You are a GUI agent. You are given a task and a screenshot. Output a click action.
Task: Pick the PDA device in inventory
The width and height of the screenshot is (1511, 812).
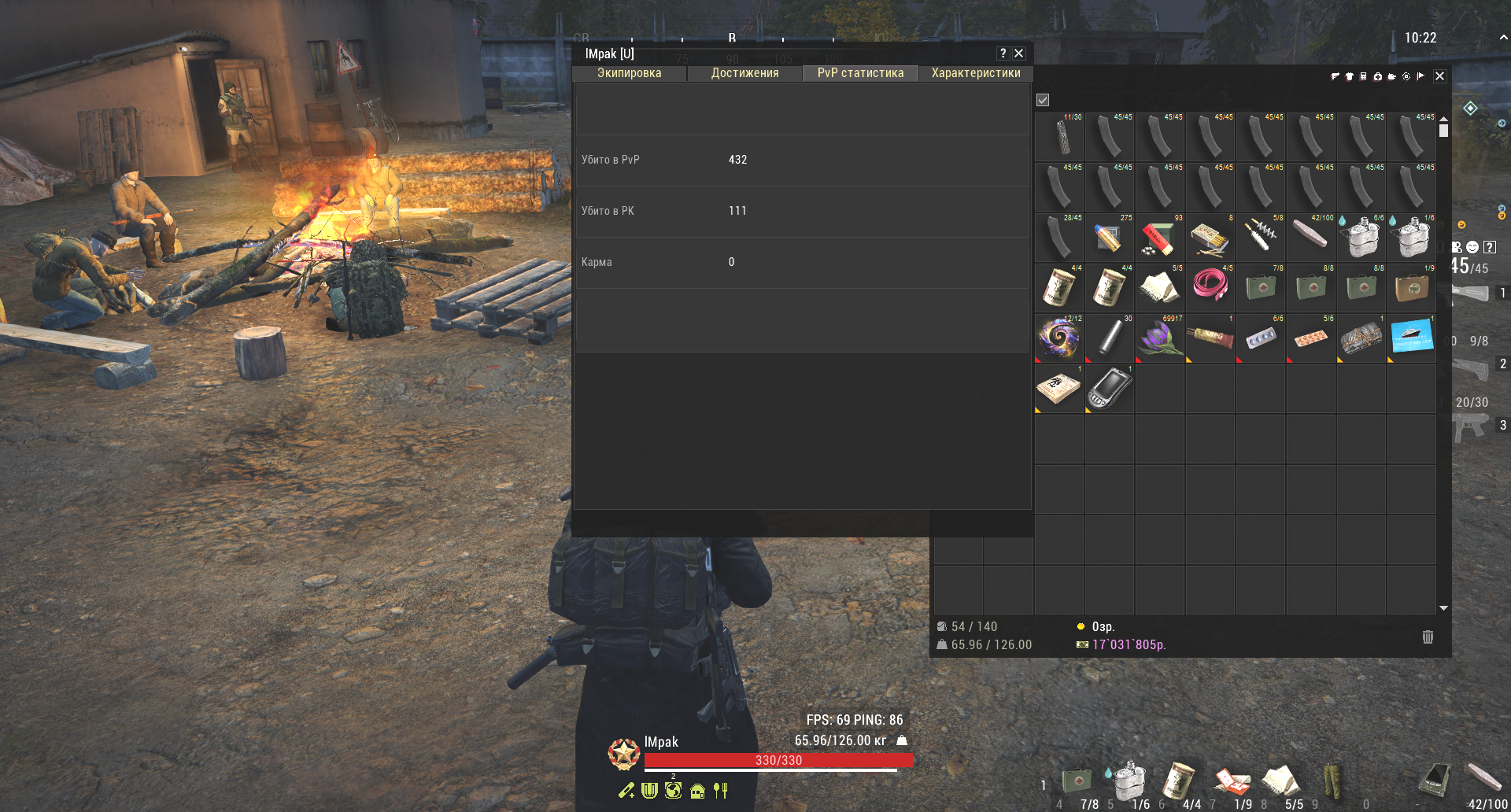[x=1110, y=389]
